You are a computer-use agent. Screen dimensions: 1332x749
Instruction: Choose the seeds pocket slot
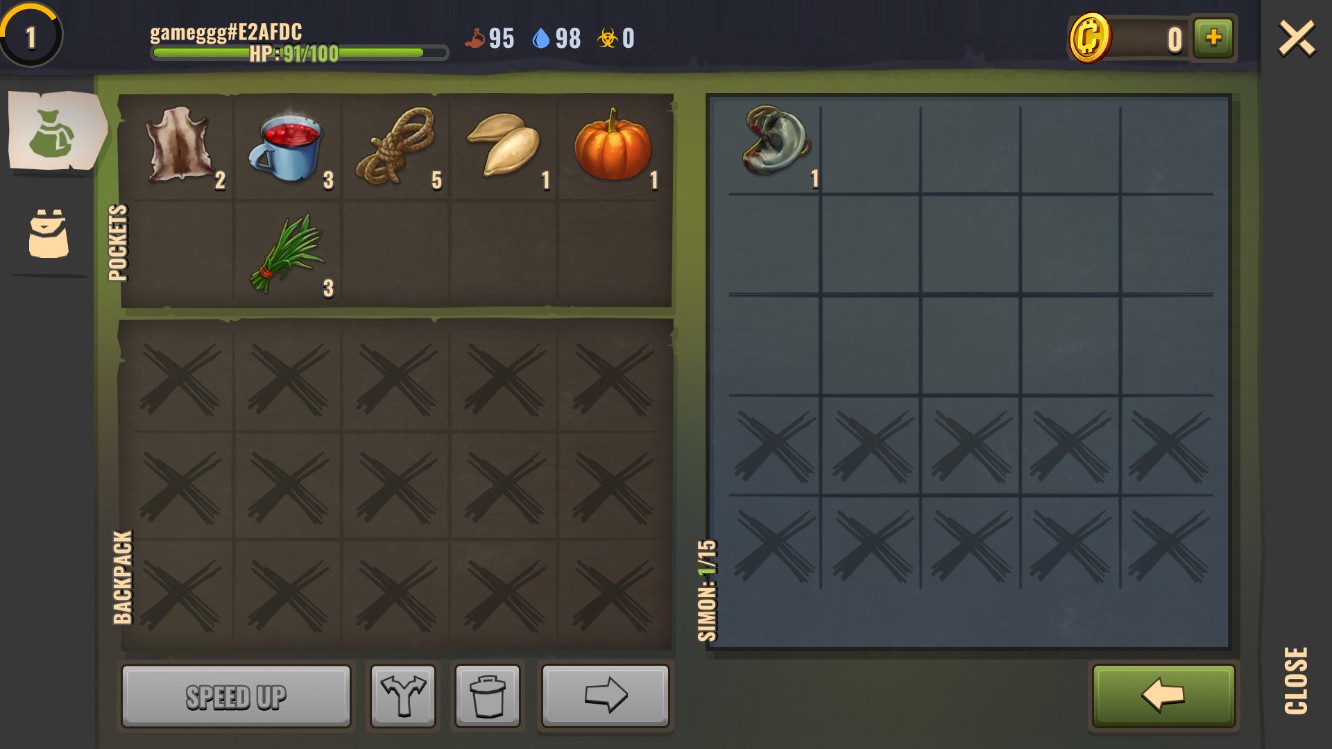(504, 148)
